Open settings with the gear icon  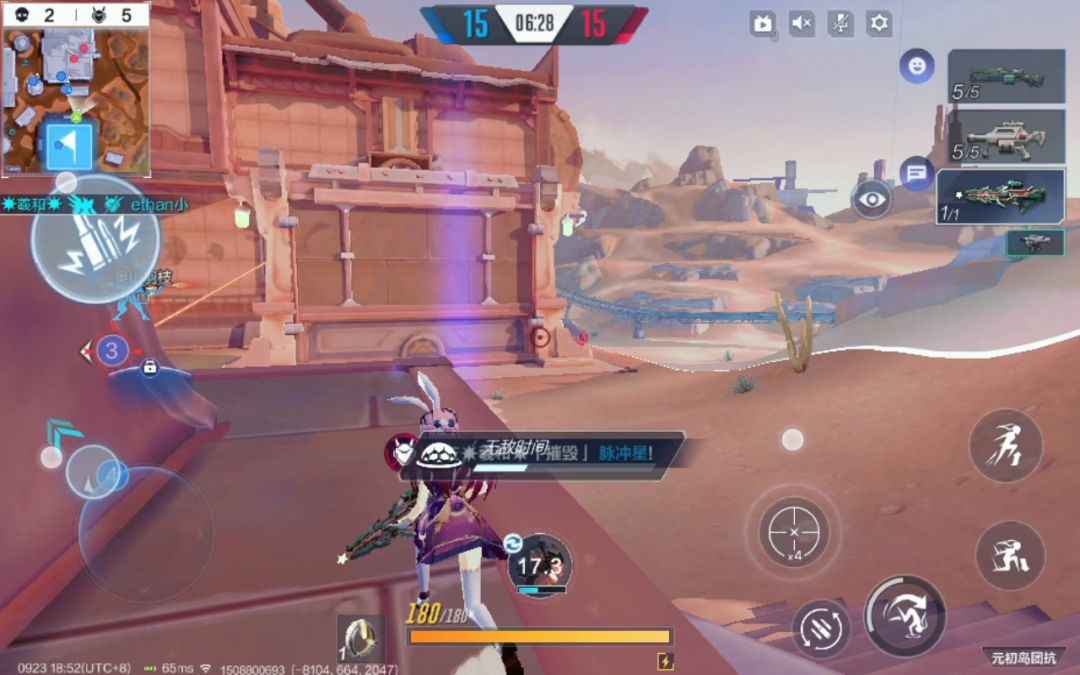click(879, 24)
